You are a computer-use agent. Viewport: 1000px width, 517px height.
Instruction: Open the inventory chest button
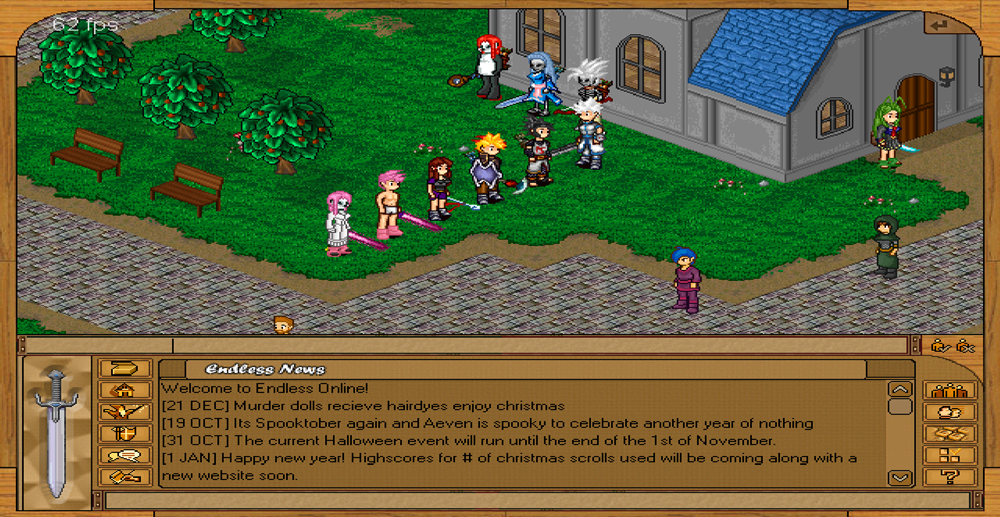125,369
